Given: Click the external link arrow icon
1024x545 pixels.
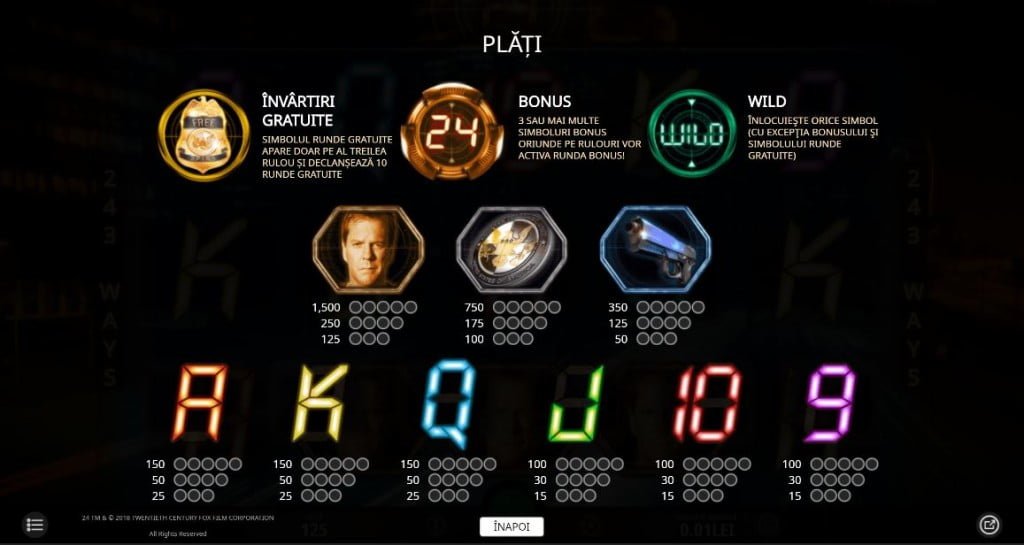Looking at the screenshot, I should (x=988, y=524).
